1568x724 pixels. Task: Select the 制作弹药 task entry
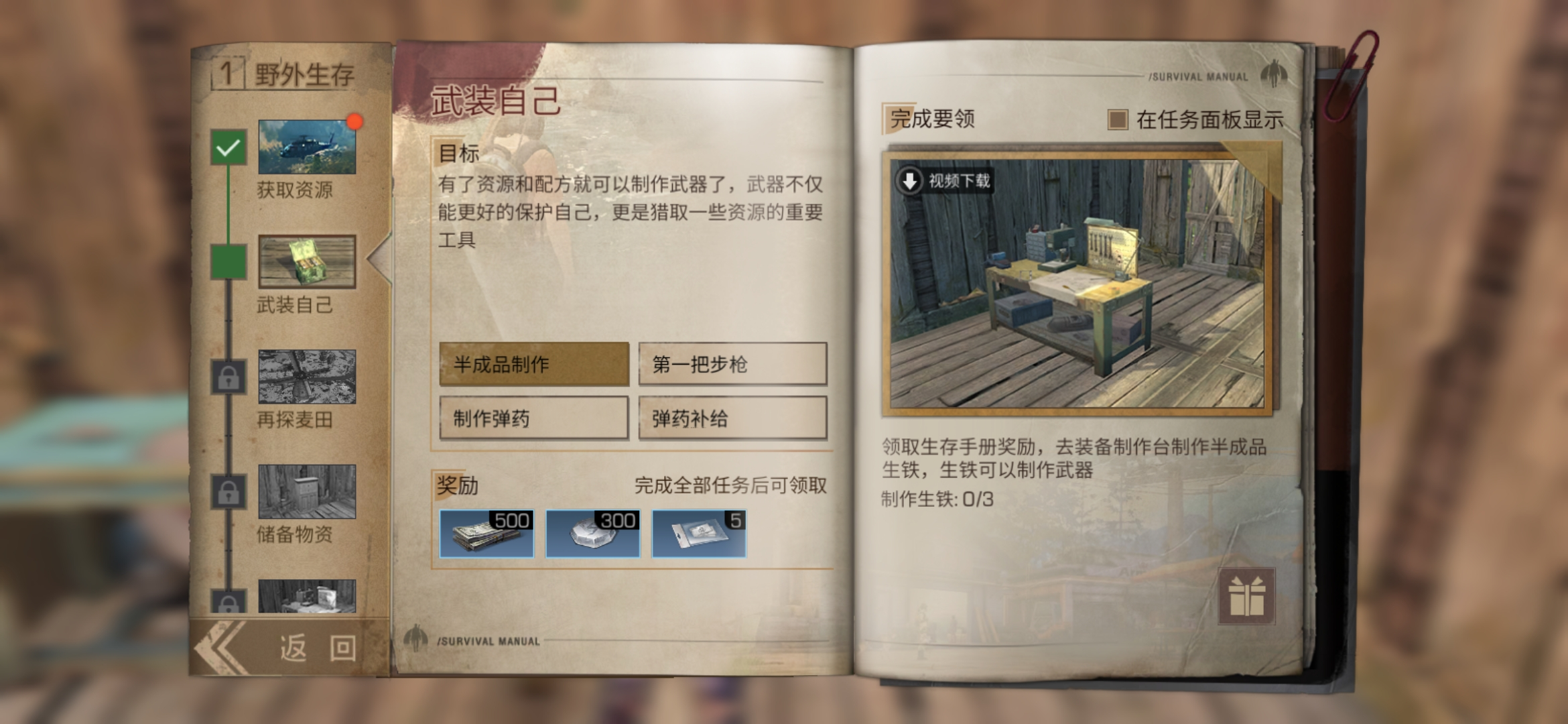[x=533, y=418]
